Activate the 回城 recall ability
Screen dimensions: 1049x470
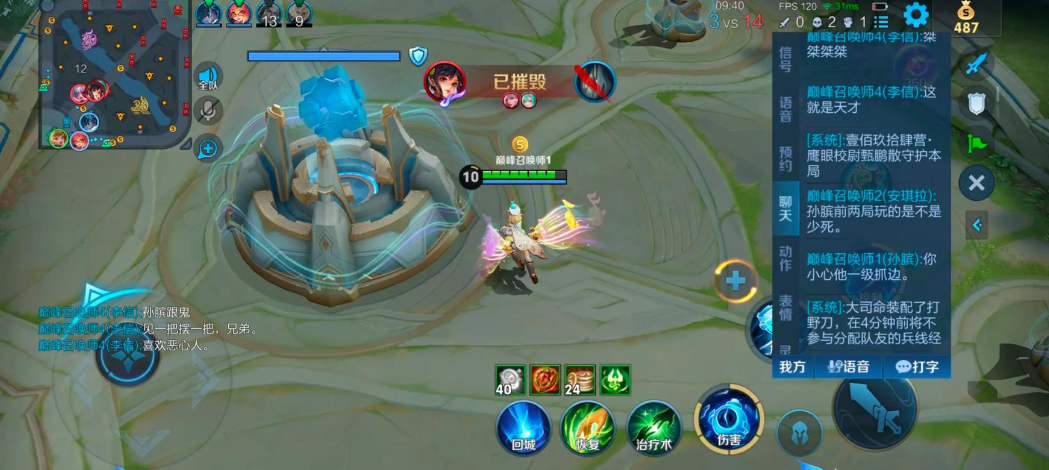click(x=524, y=427)
